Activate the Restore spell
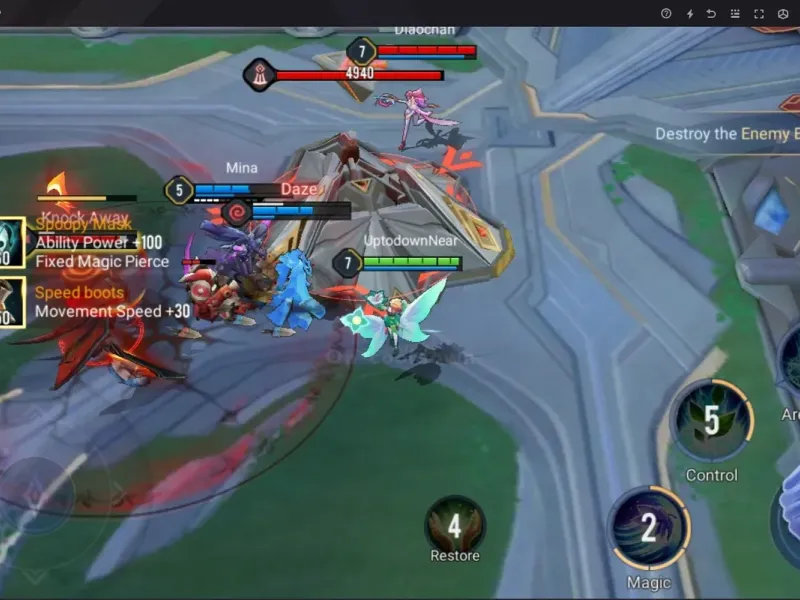The image size is (800, 600). click(x=454, y=524)
